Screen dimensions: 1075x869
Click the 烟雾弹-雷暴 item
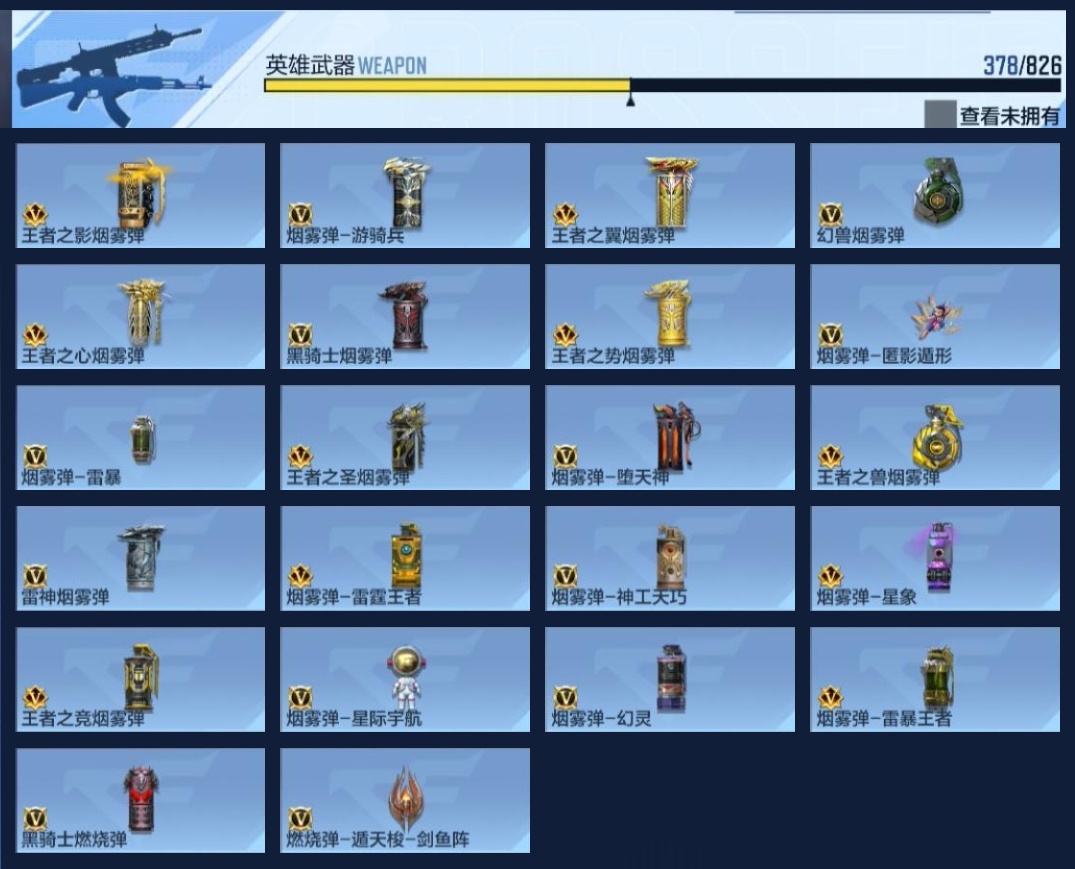(x=141, y=437)
